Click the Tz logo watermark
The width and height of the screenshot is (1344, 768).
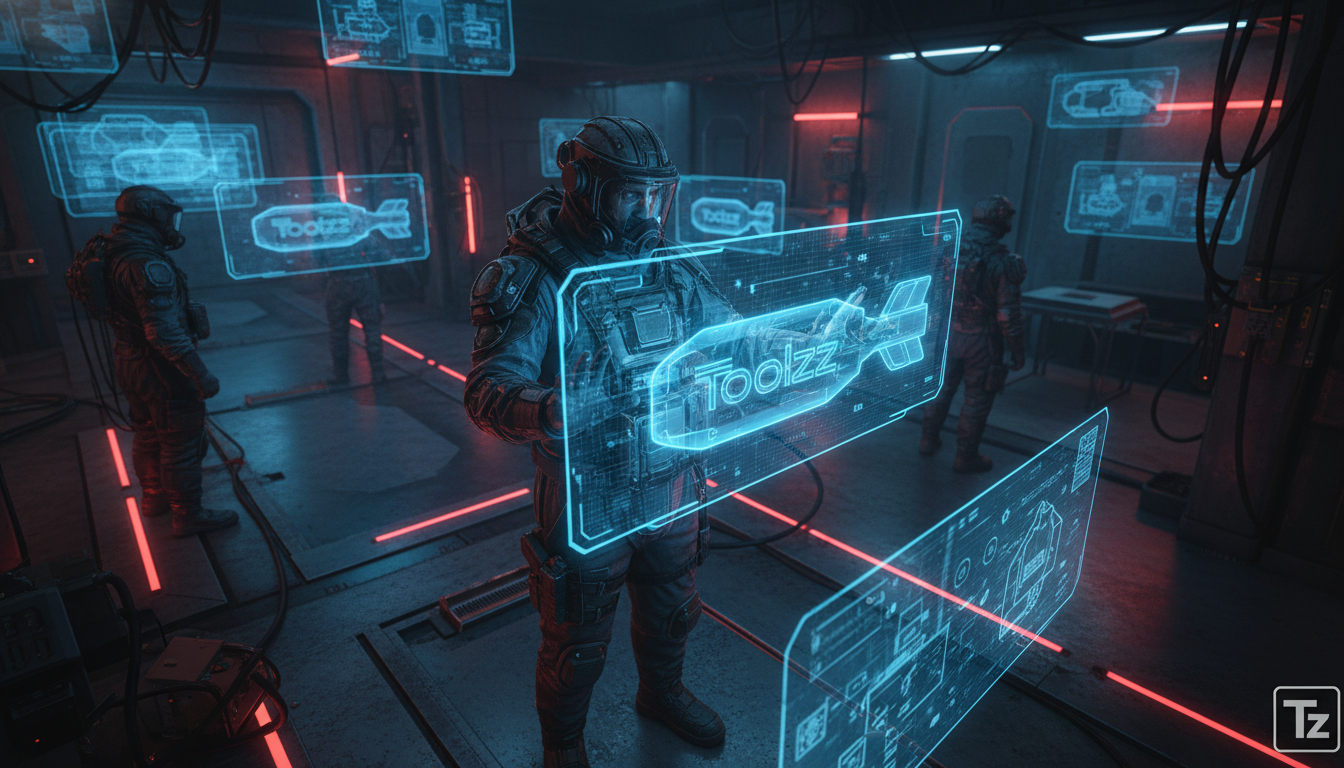[x=1306, y=719]
